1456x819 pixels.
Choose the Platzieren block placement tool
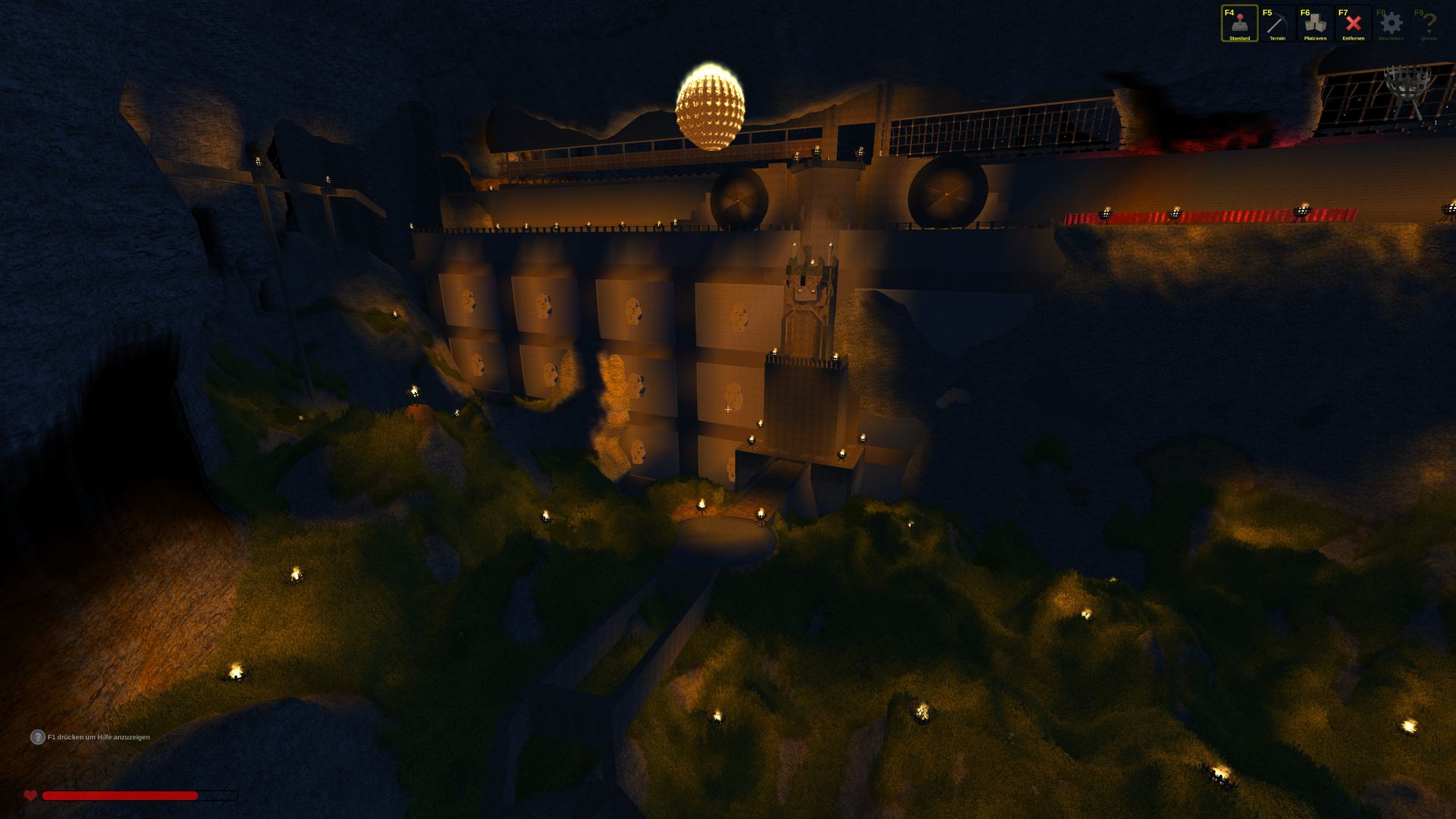(1315, 24)
